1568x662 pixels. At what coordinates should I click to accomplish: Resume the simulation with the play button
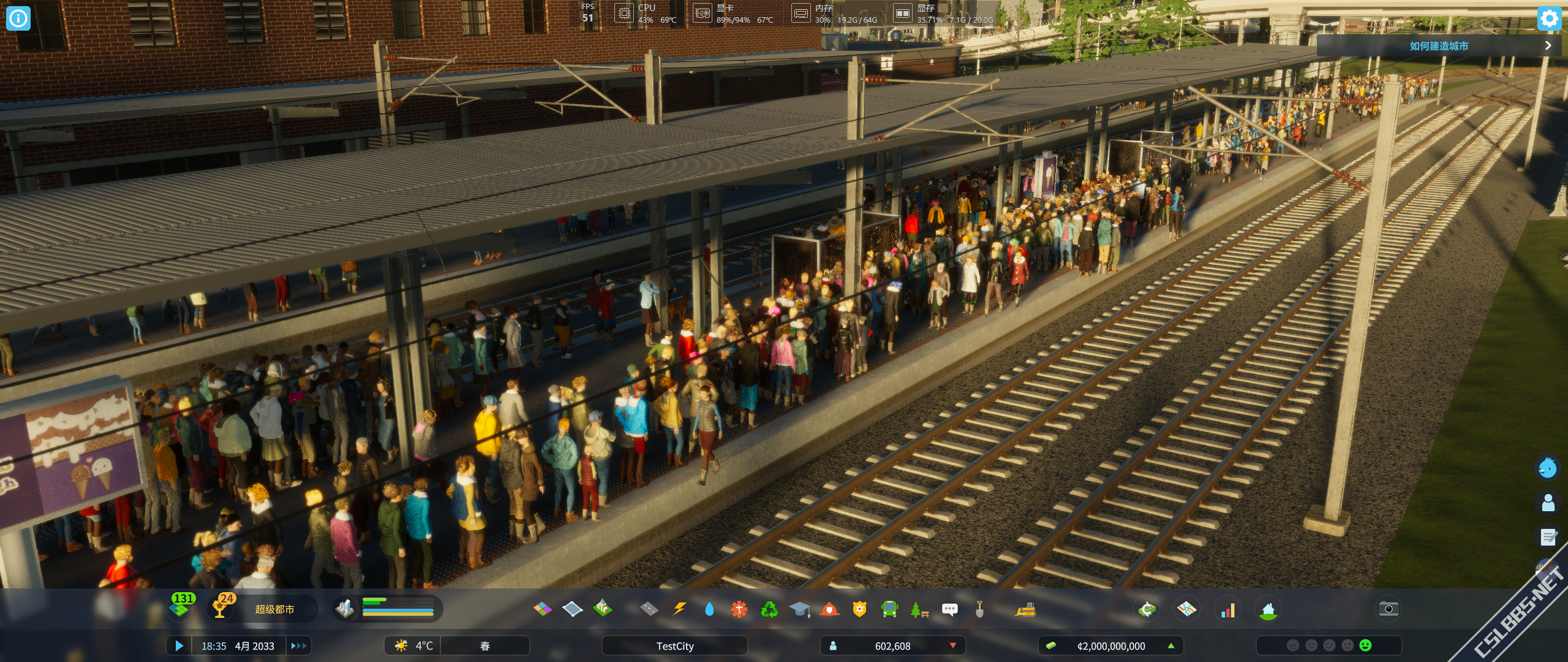click(x=179, y=645)
